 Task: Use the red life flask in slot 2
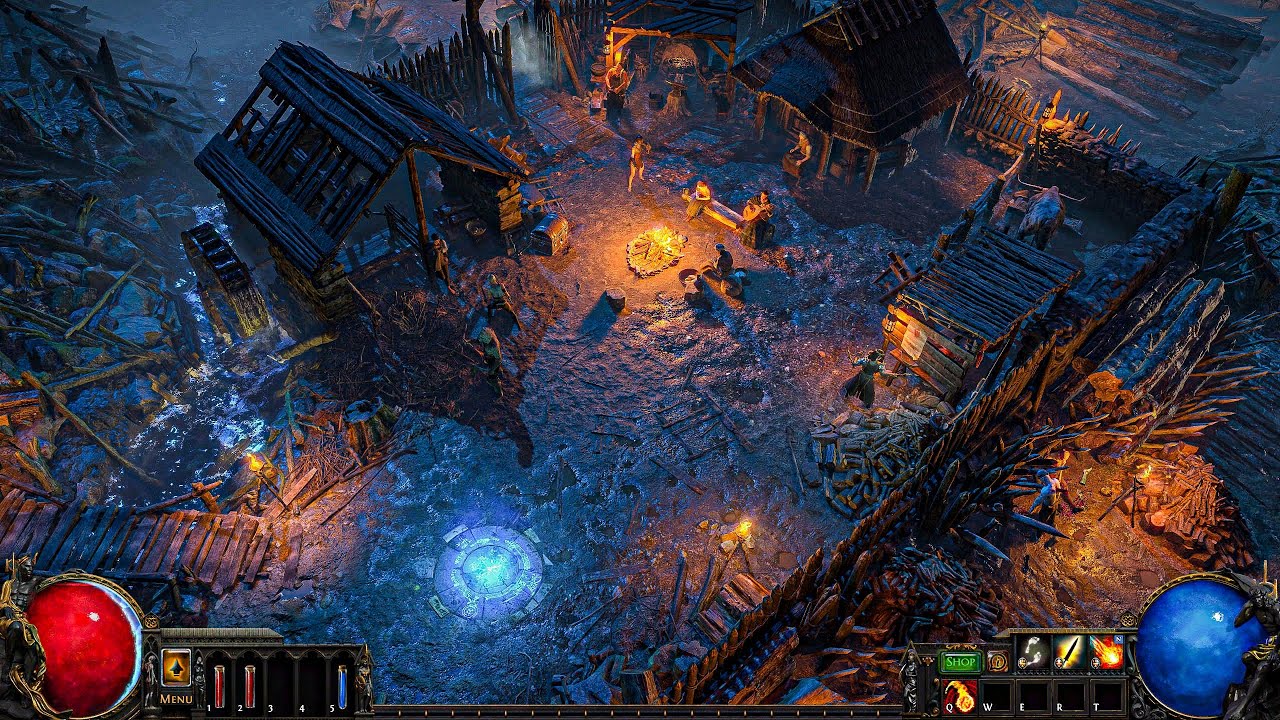click(x=249, y=686)
